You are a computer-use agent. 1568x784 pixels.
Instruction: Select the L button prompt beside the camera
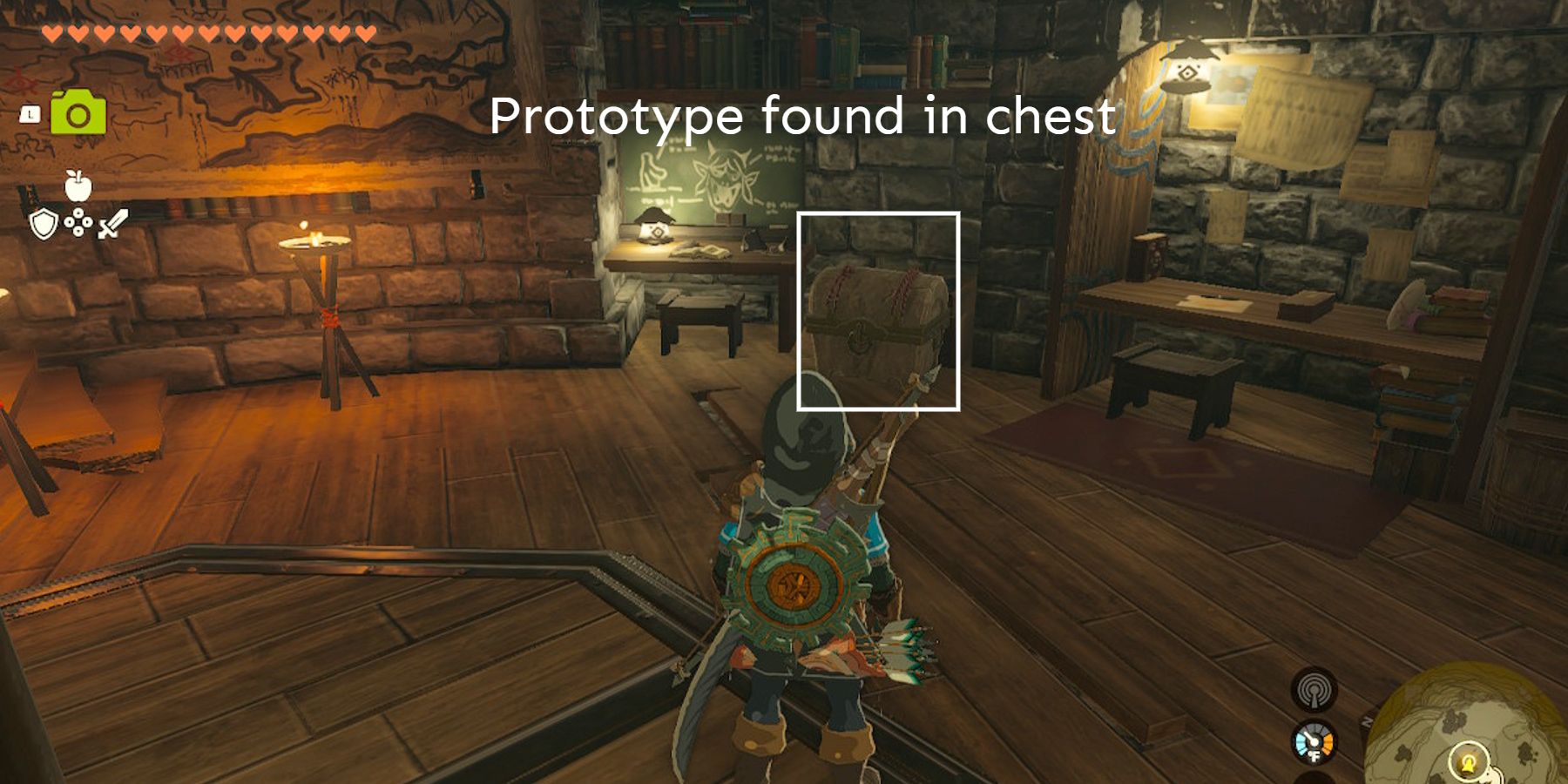30,114
